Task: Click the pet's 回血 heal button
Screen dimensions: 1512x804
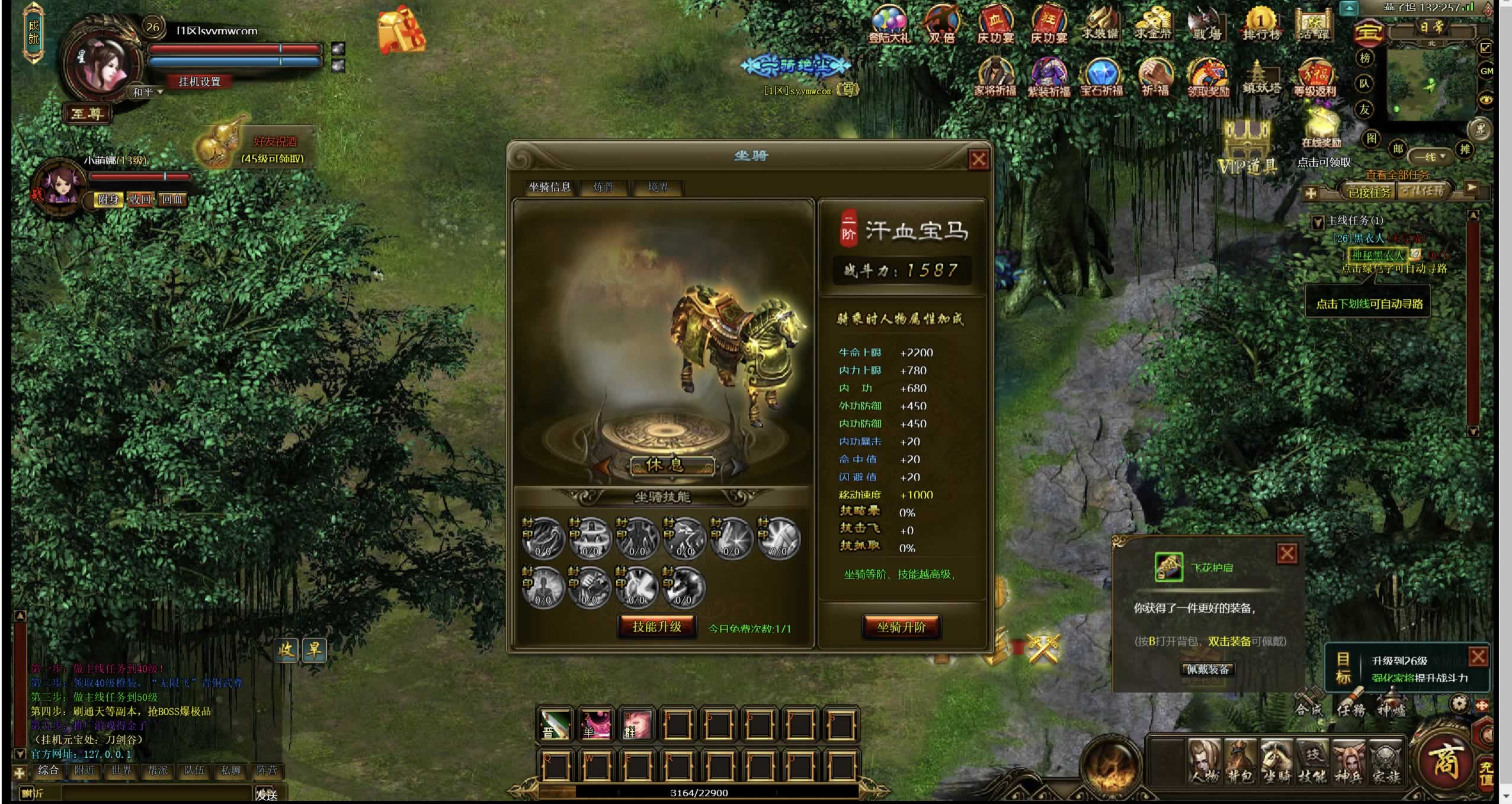Action: pyautogui.click(x=172, y=200)
